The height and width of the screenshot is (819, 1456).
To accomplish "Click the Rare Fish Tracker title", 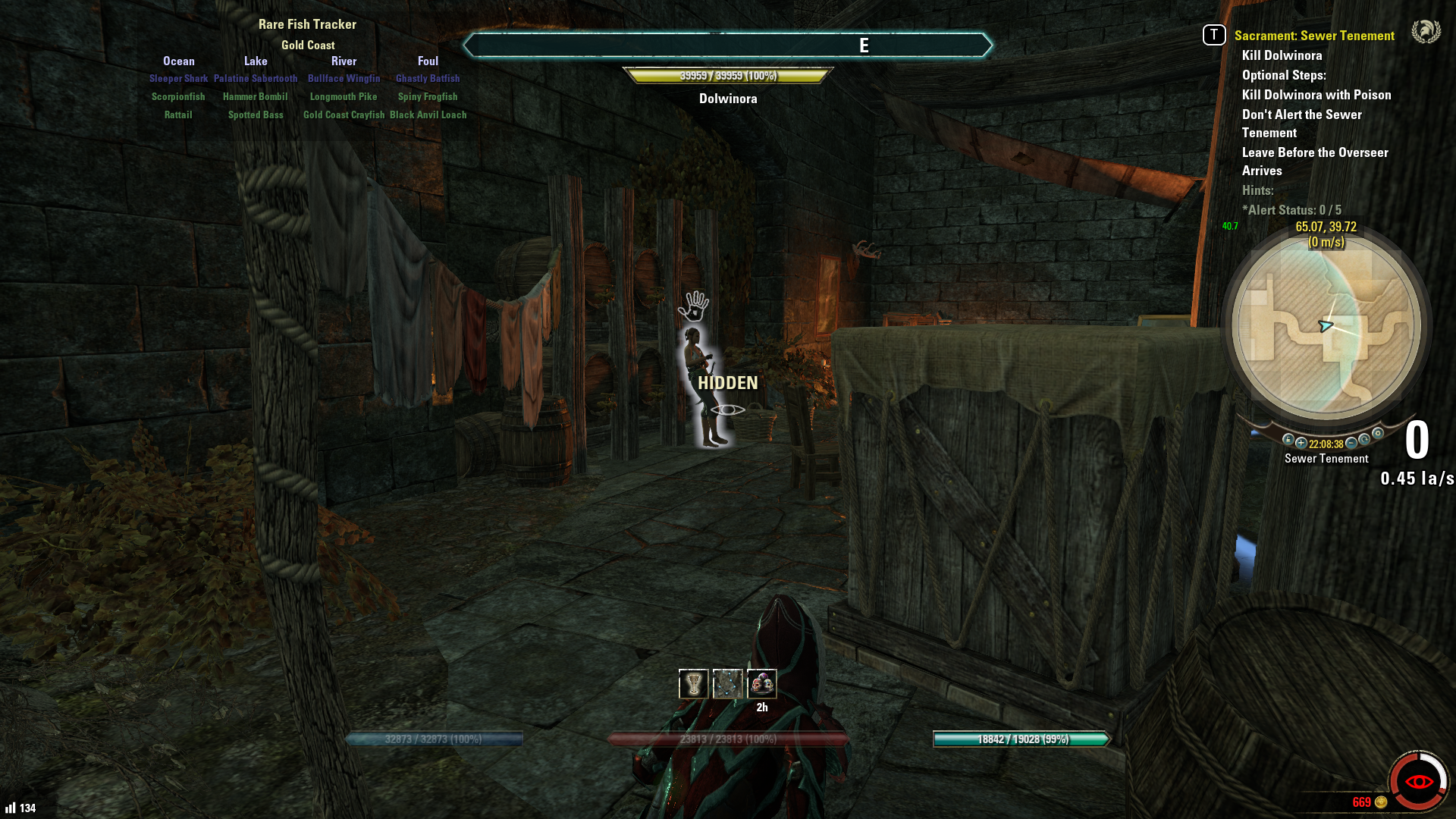I will 307,24.
